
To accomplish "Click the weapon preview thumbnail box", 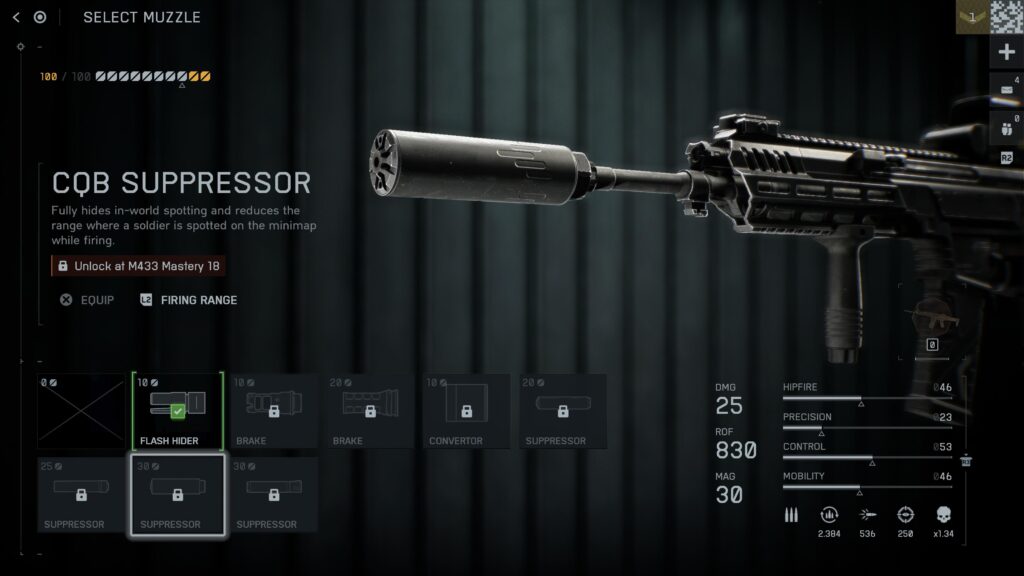I will 931,322.
